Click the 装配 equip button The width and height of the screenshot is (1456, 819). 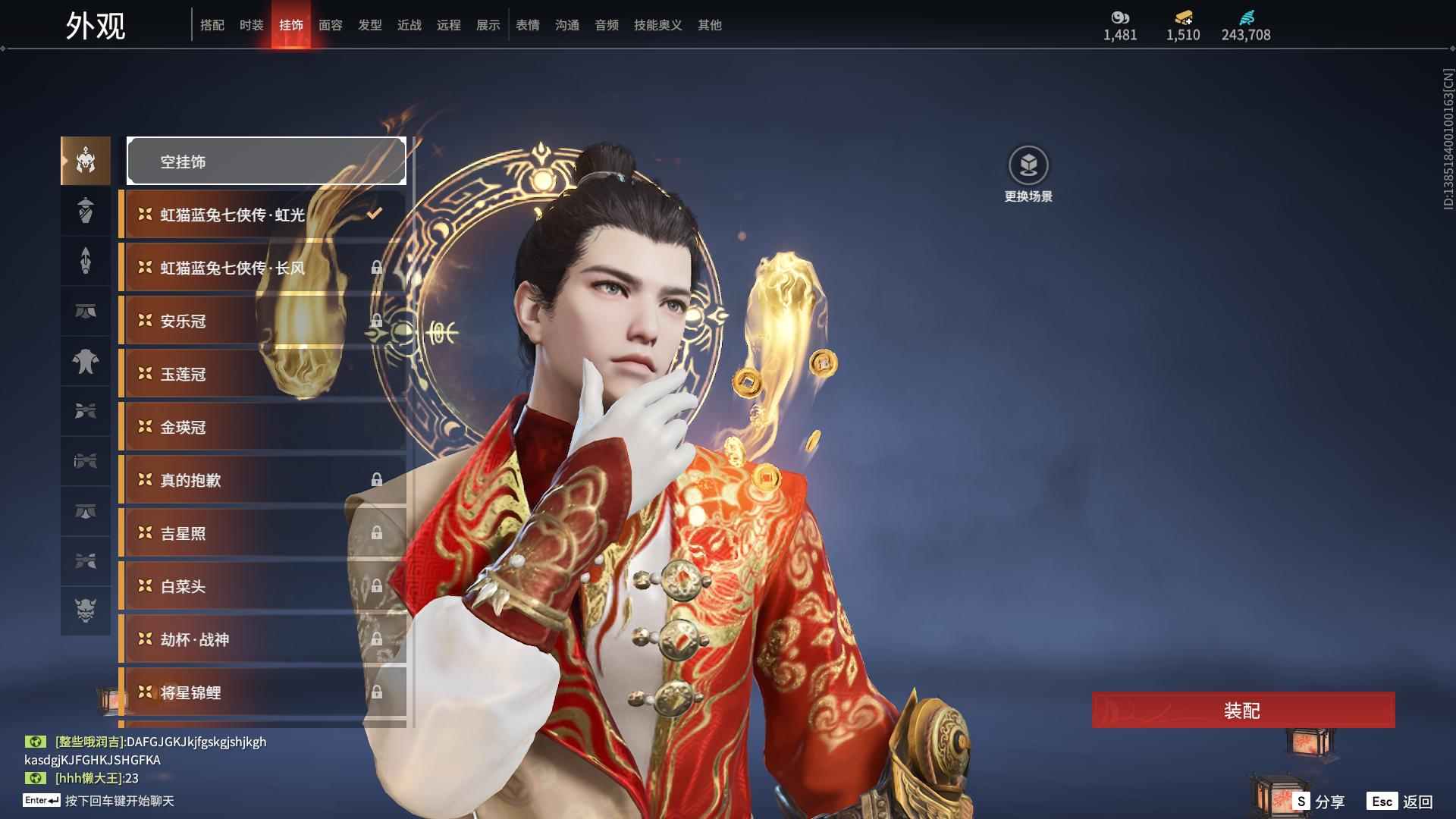click(1242, 711)
